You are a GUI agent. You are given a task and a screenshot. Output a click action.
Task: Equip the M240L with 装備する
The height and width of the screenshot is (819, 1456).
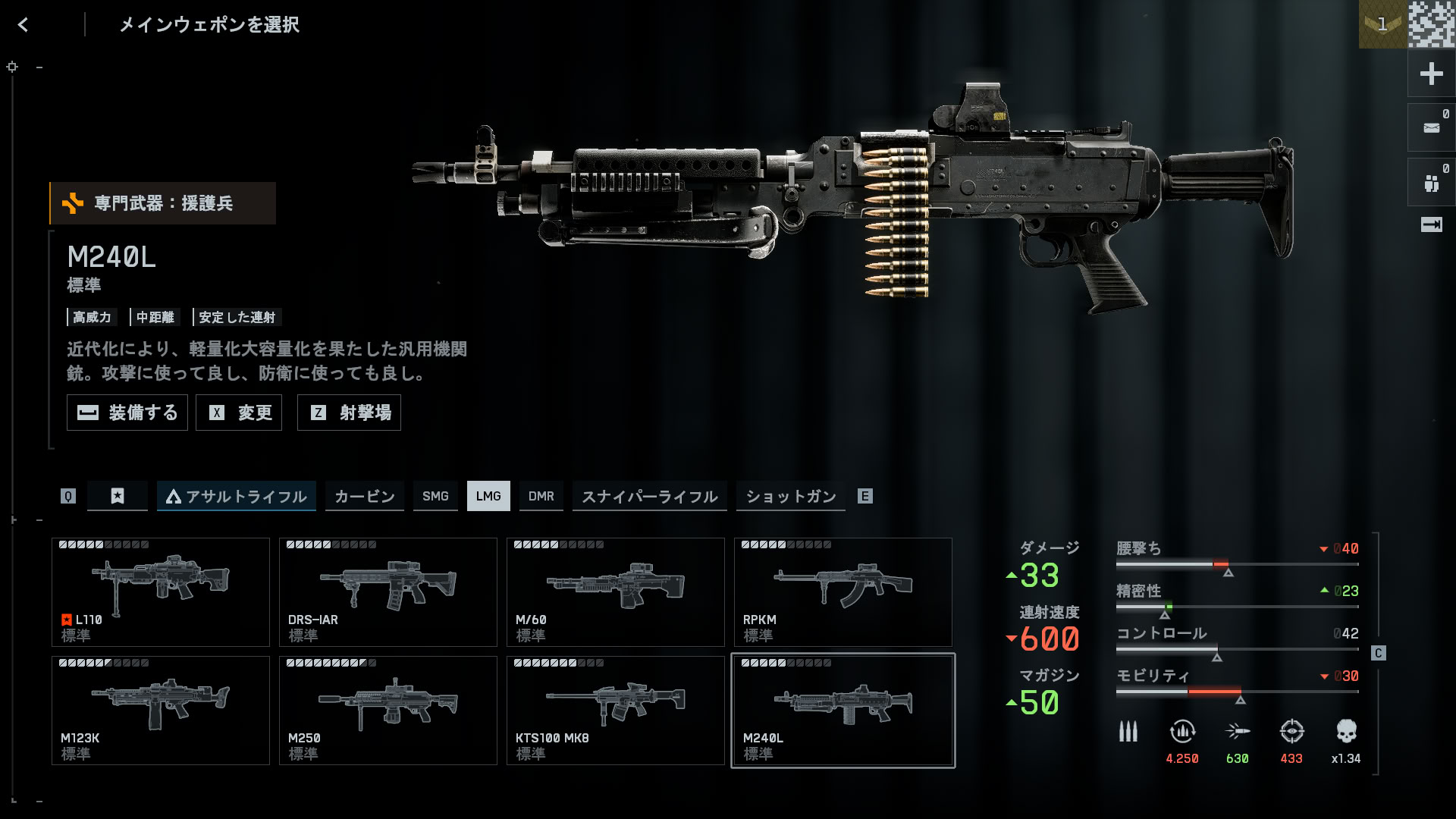[127, 413]
